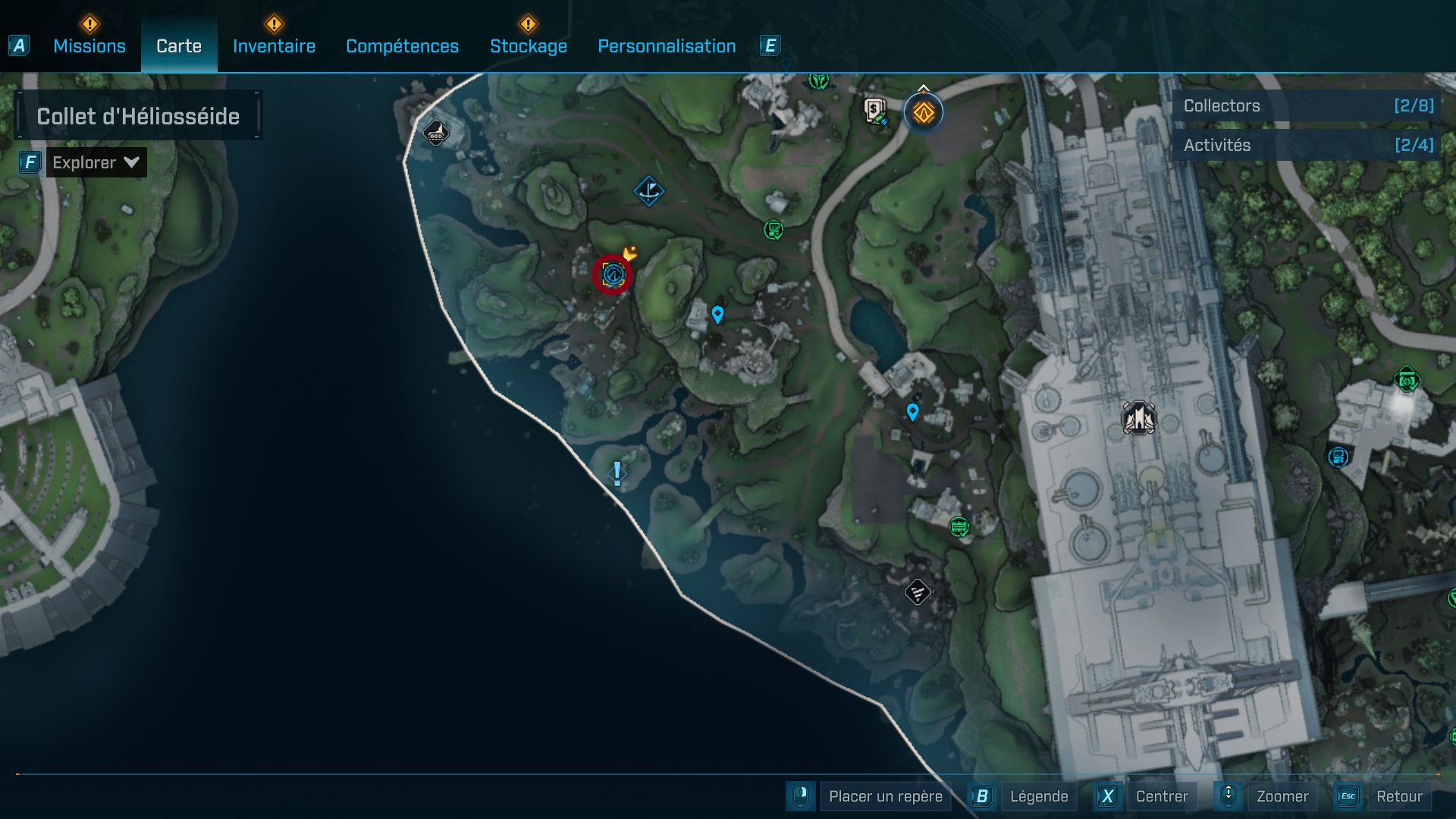The image size is (1456, 819).
Task: Go to the Compétences tab
Action: pos(402,46)
